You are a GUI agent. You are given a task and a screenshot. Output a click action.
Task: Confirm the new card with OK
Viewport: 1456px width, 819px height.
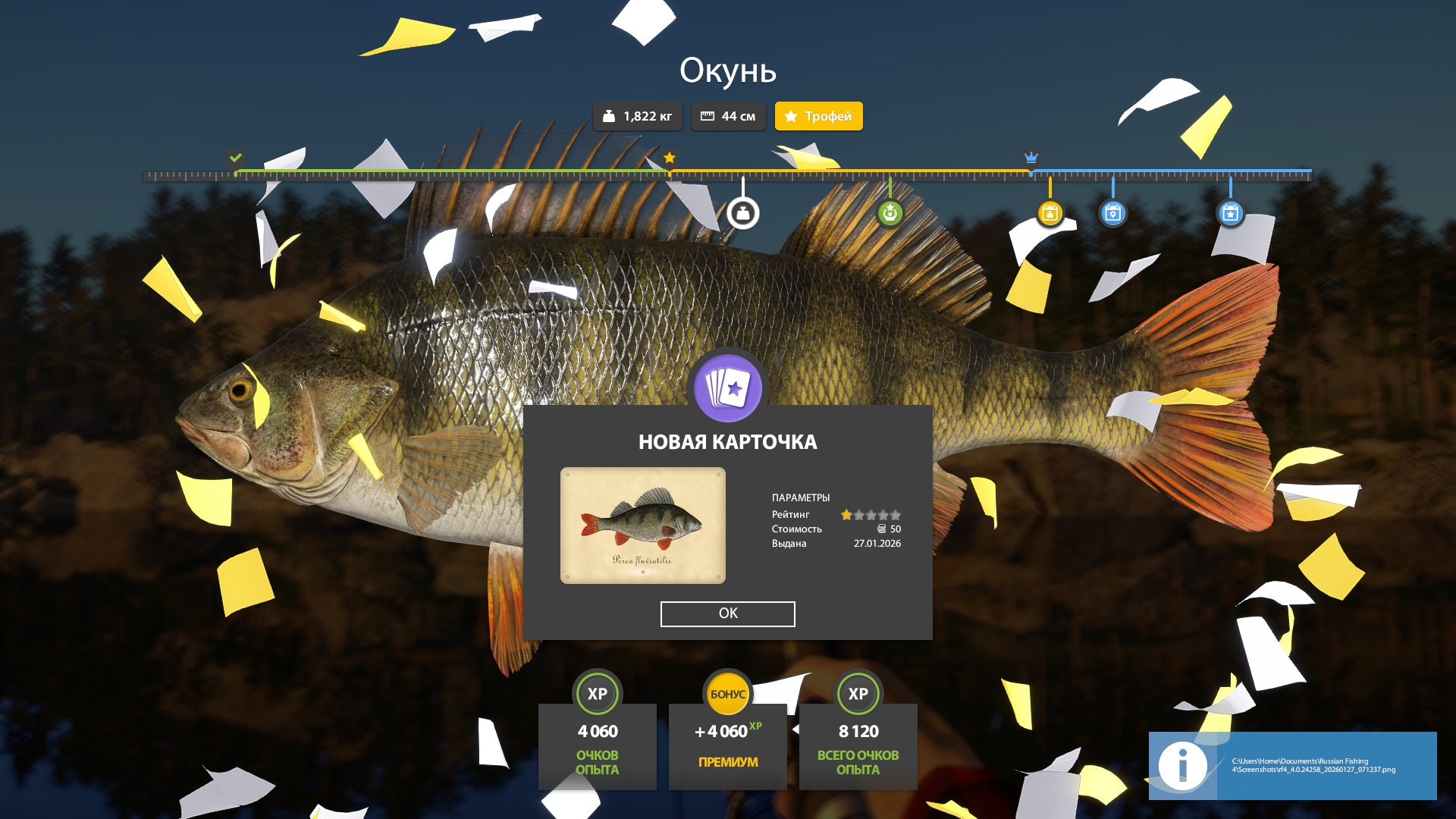coord(727,613)
